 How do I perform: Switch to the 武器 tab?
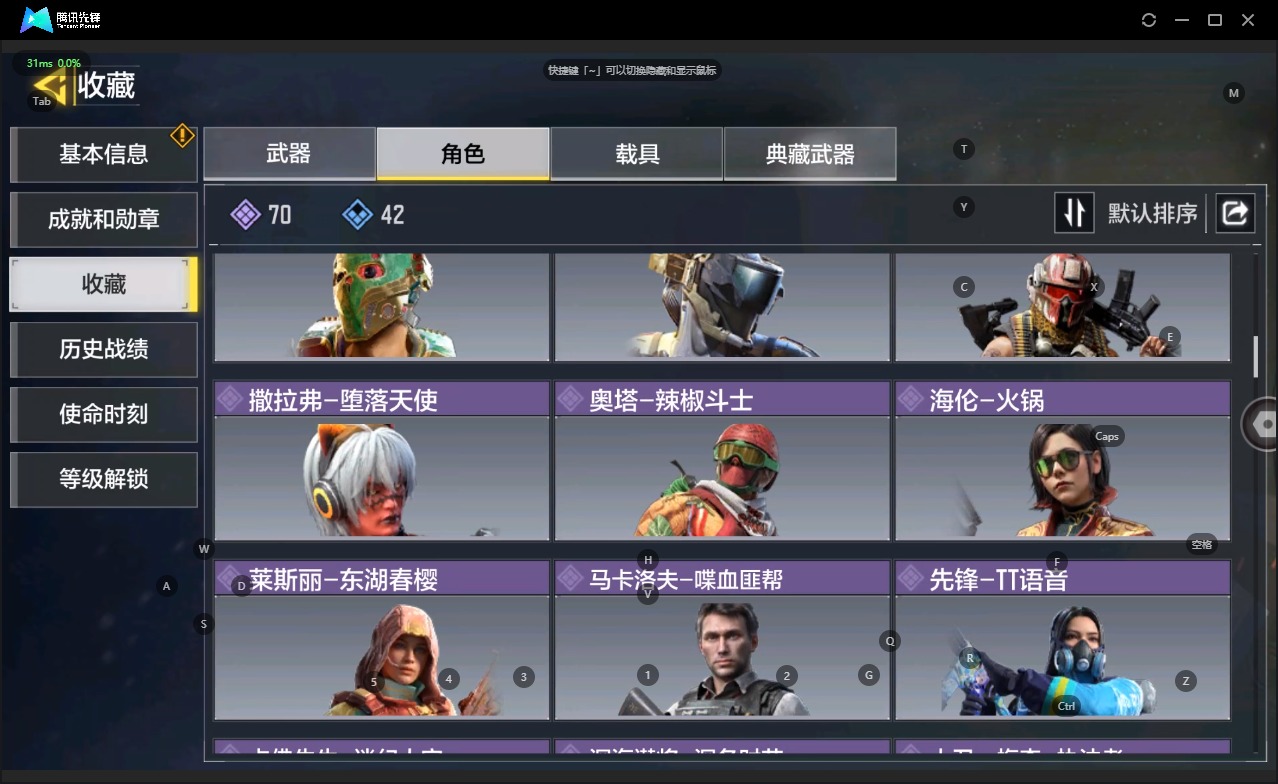point(289,154)
